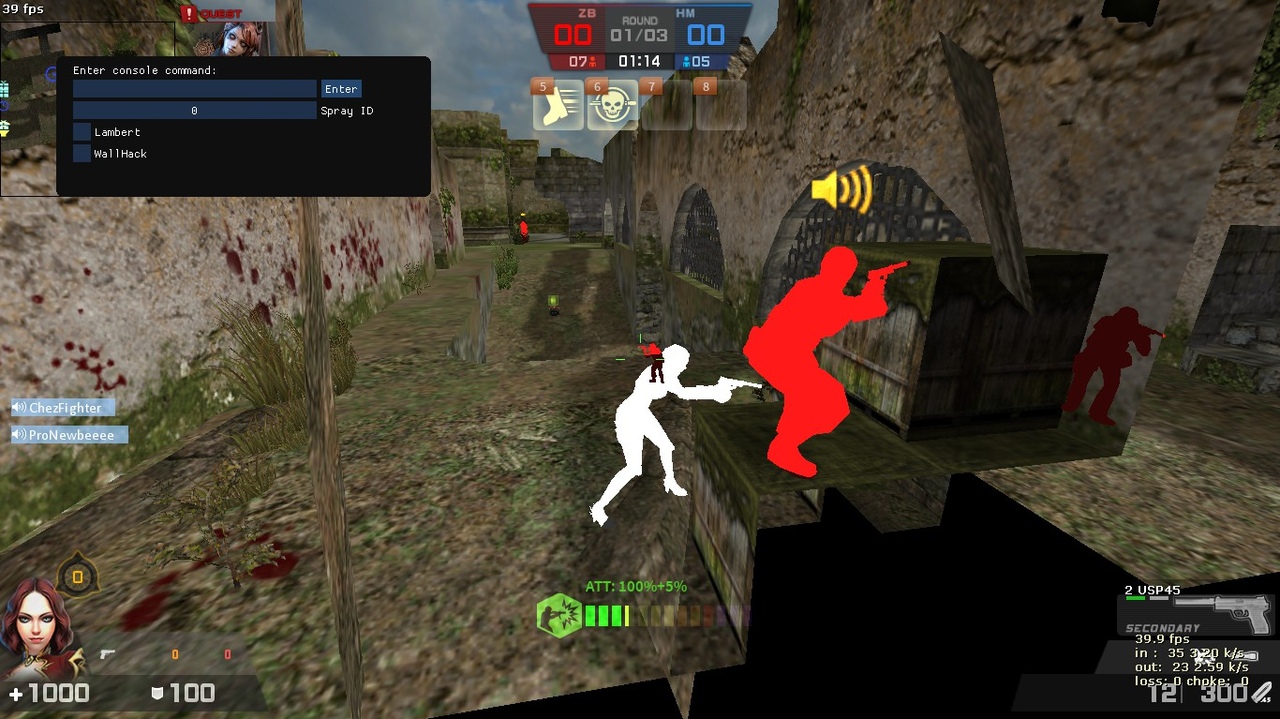Image resolution: width=1280 pixels, height=719 pixels.
Task: Click the console command input field
Action: tap(194, 89)
